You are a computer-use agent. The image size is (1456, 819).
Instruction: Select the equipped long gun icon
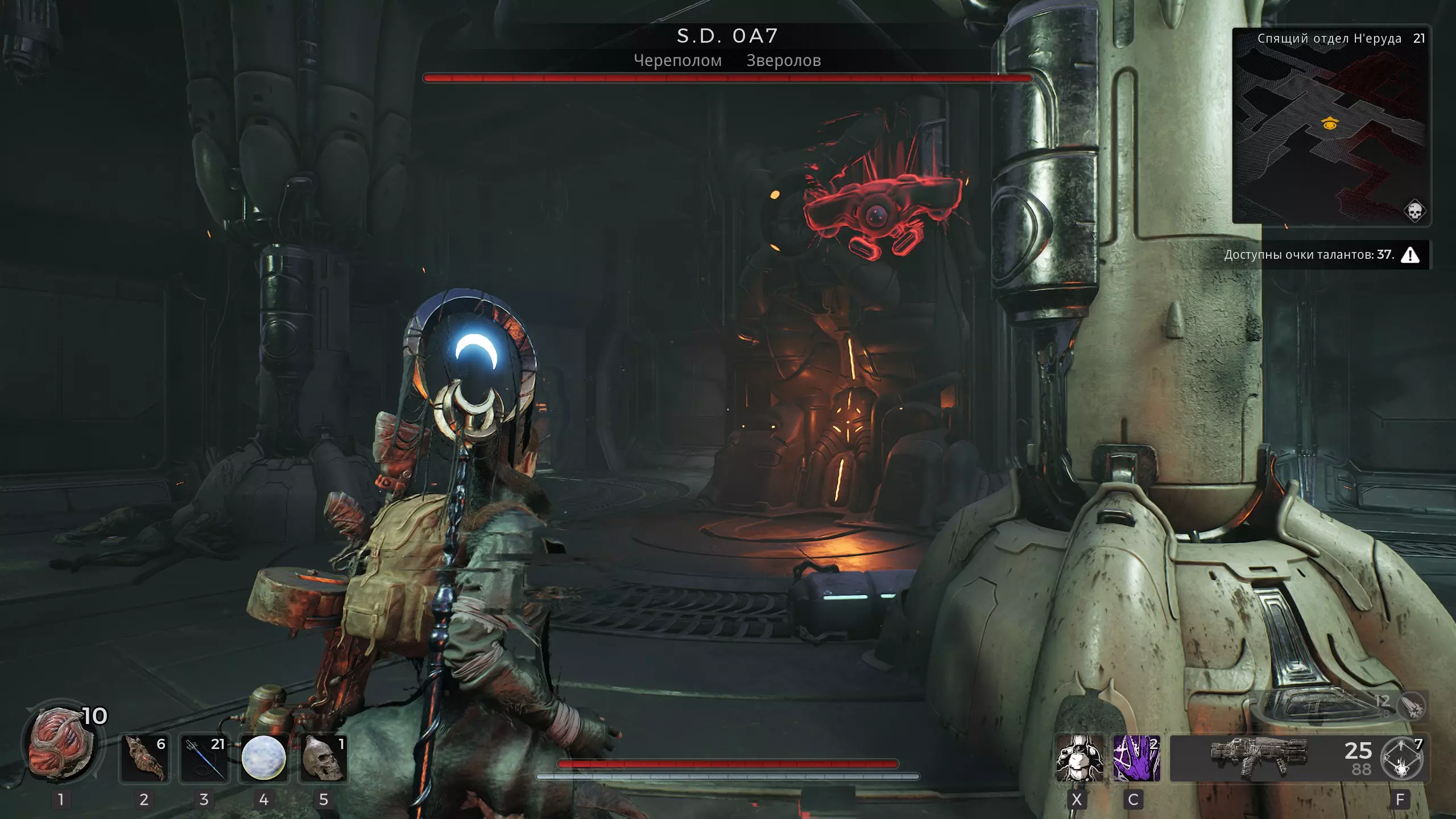(x=1258, y=757)
